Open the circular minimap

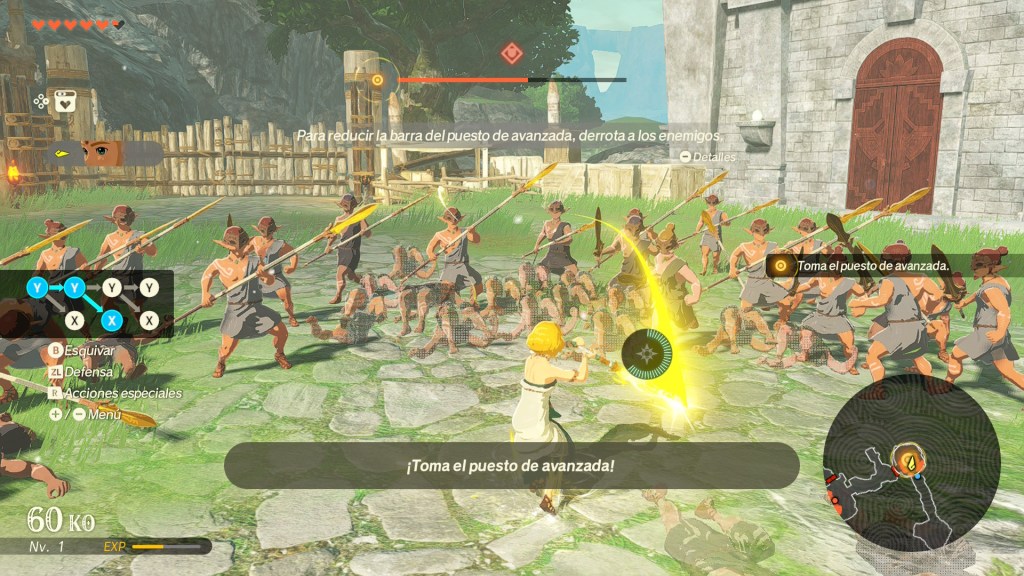(910, 461)
